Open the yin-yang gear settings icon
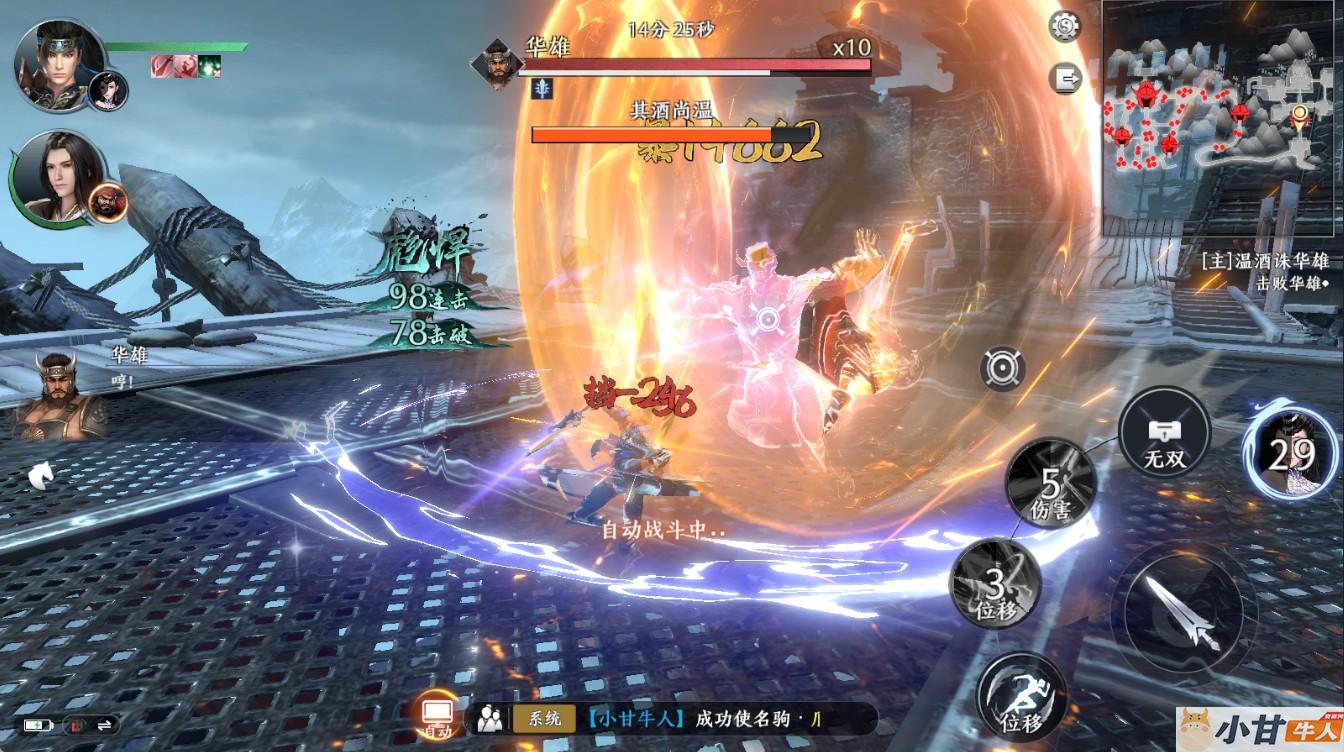1344x752 pixels. click(1065, 26)
